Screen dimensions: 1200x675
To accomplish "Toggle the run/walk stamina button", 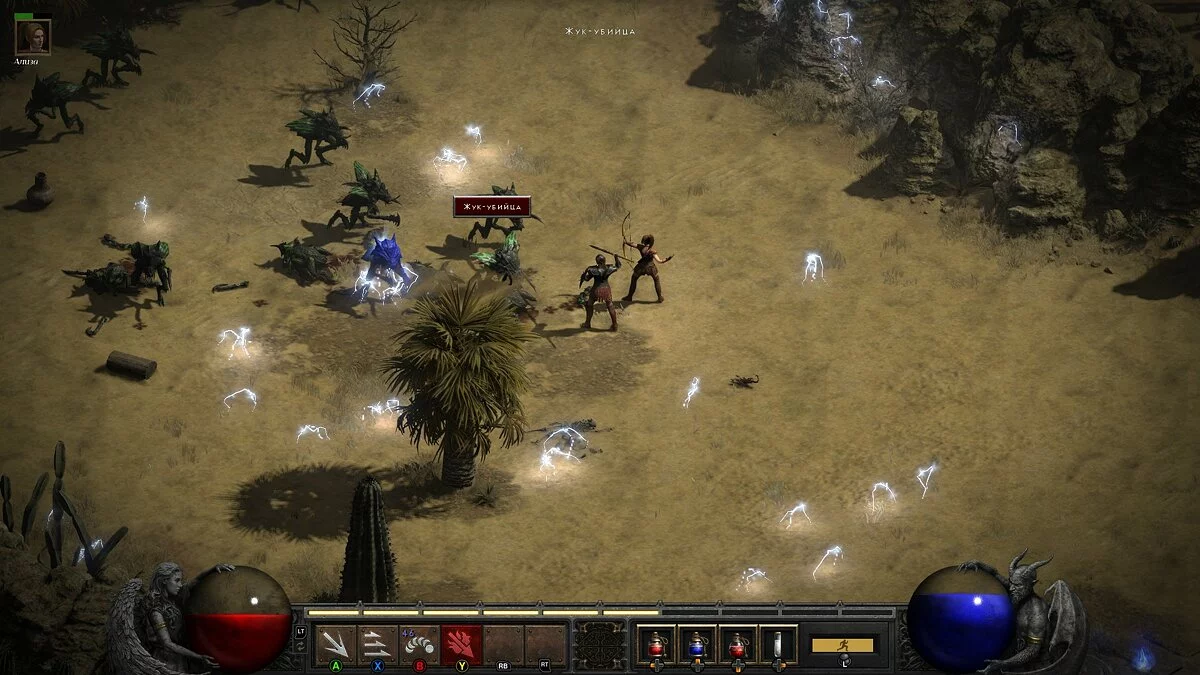I will 843,645.
